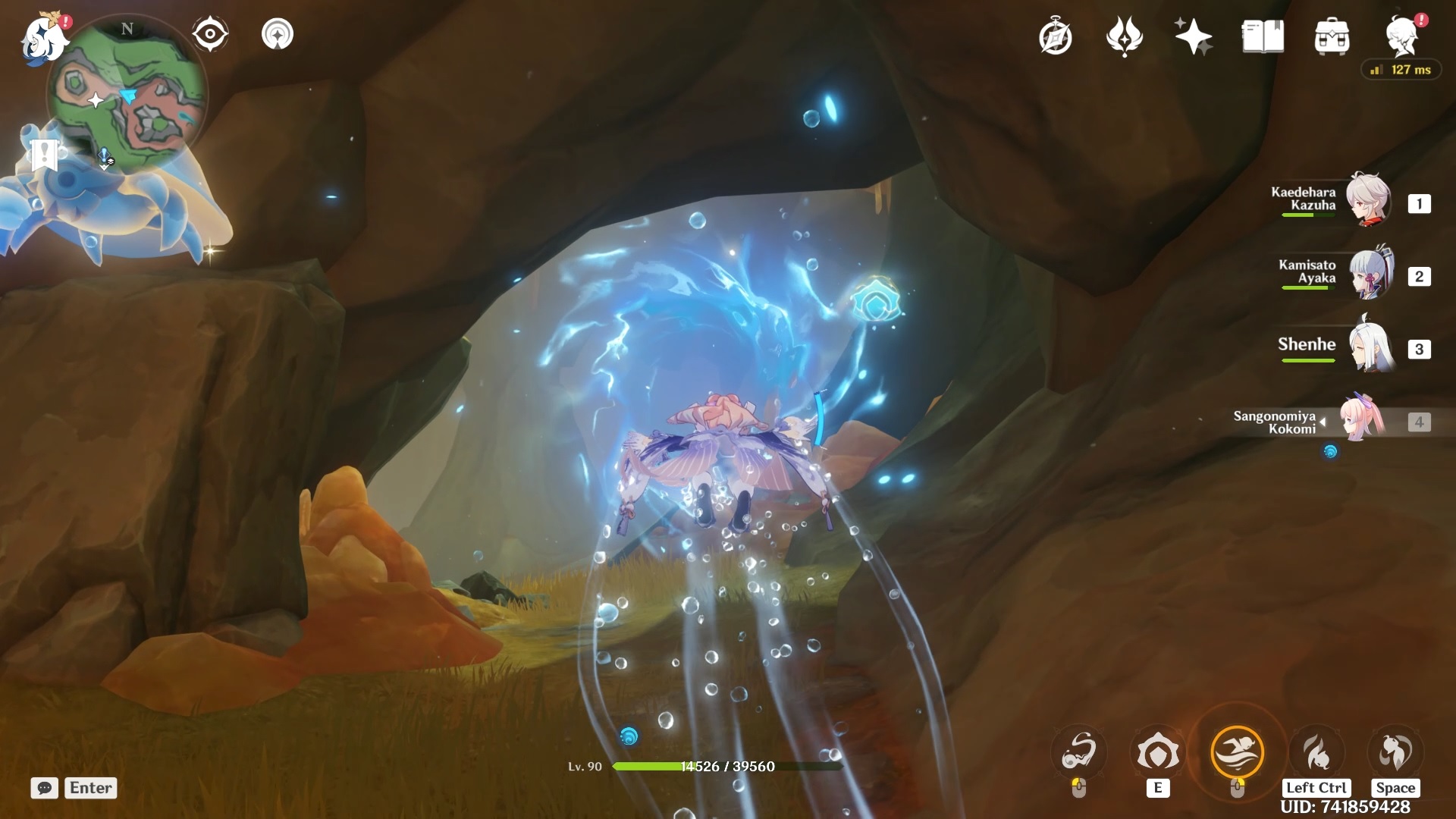Open the Inventory backpack icon
The image size is (1456, 819).
coord(1332,36)
